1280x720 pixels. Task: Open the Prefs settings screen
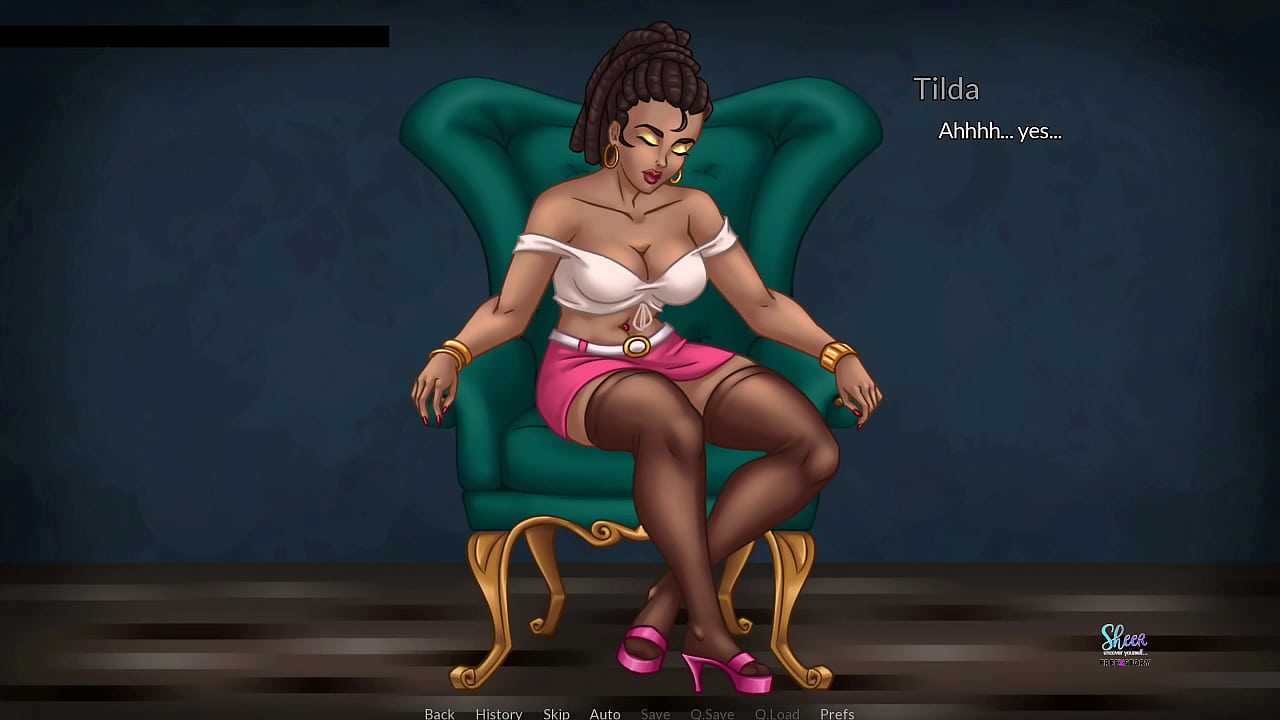click(x=837, y=713)
